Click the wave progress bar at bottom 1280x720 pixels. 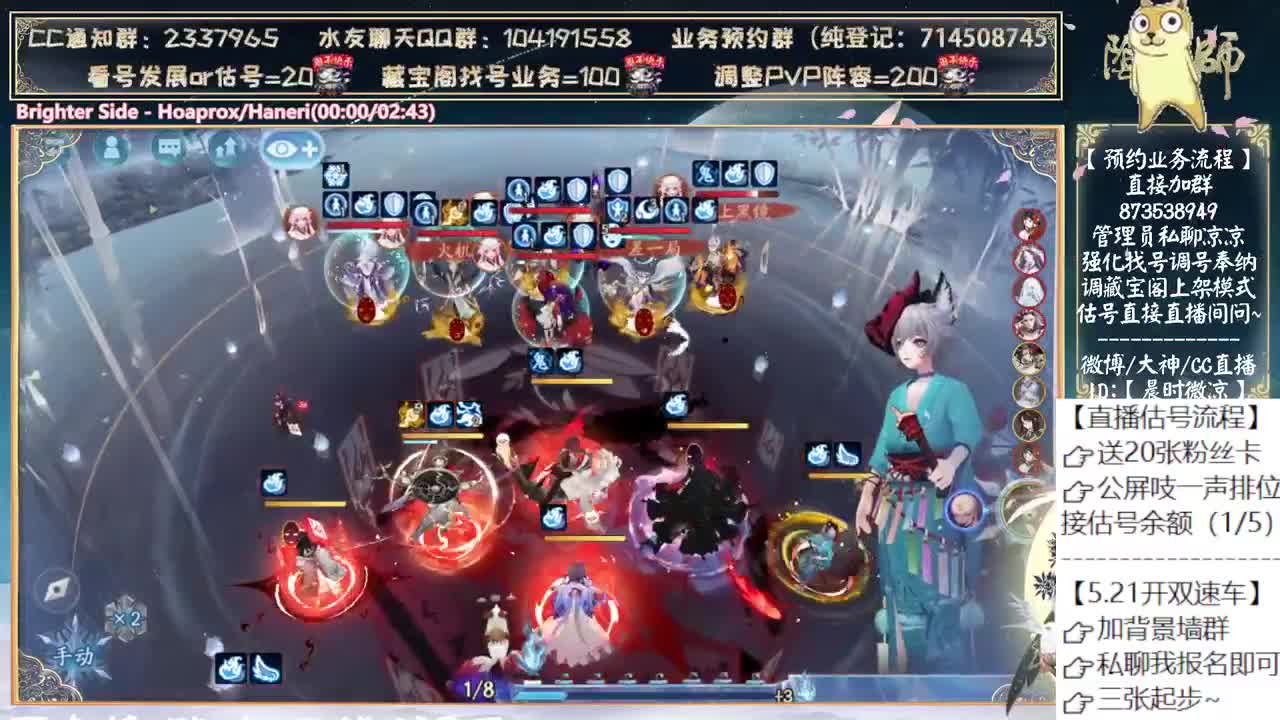650,692
